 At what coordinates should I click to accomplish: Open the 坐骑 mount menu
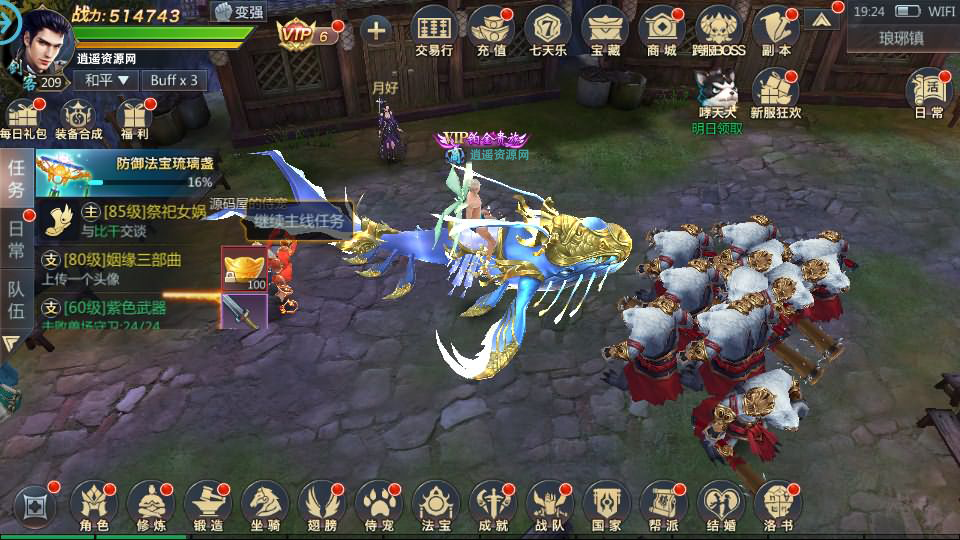tap(266, 506)
